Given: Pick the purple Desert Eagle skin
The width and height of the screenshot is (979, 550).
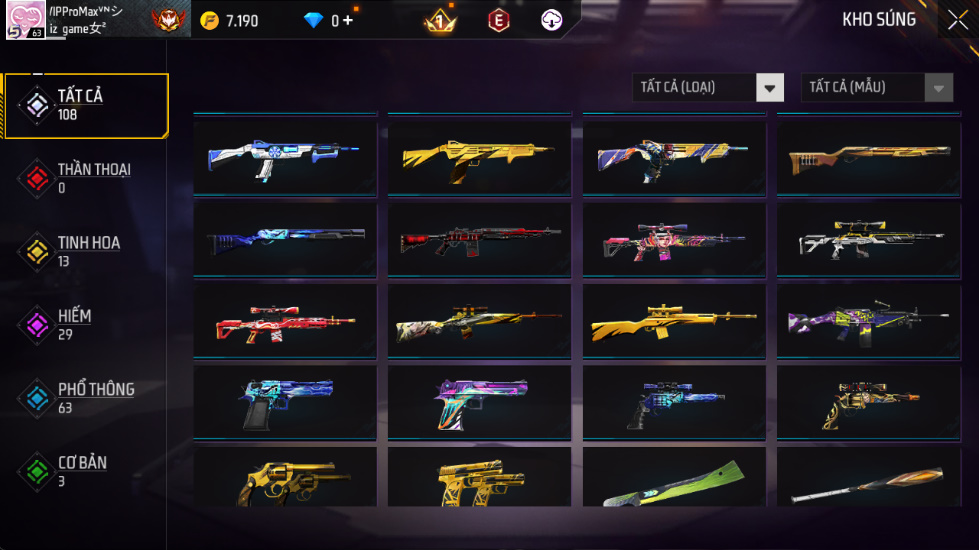Looking at the screenshot, I should [x=479, y=402].
